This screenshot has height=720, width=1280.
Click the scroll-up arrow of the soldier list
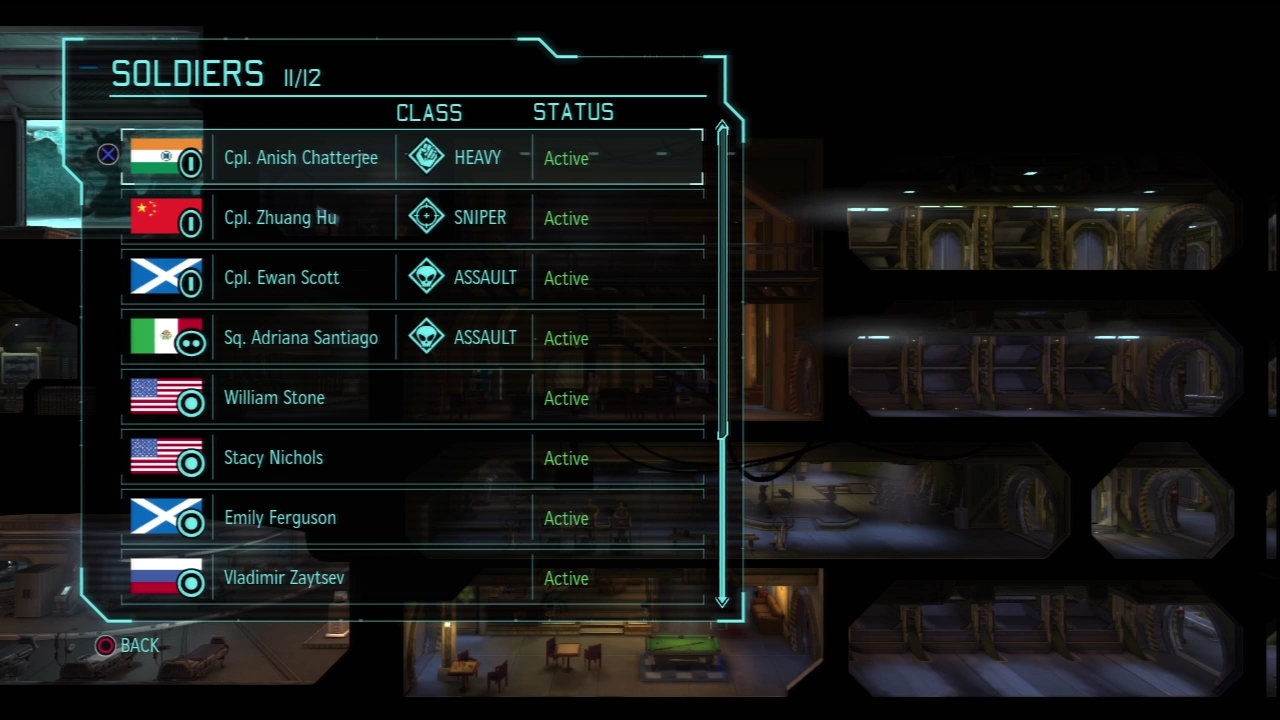(722, 129)
